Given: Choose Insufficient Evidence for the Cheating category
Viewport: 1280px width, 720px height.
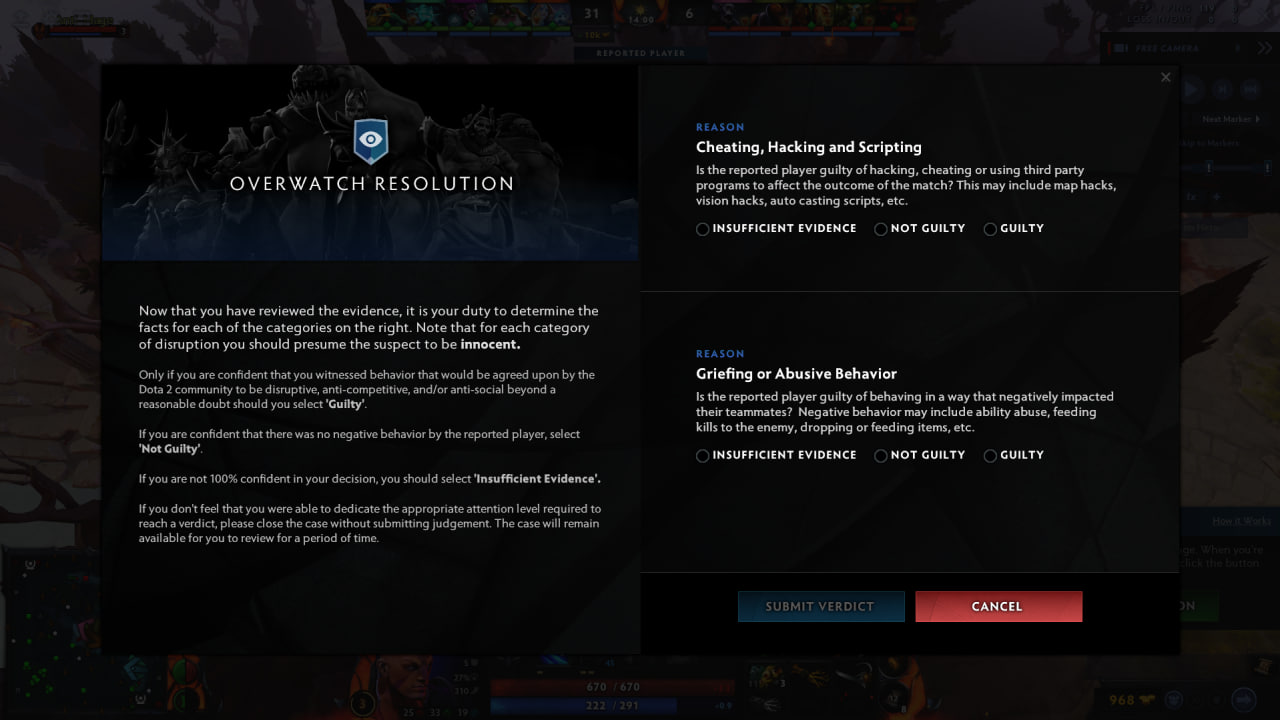Looking at the screenshot, I should click(702, 229).
